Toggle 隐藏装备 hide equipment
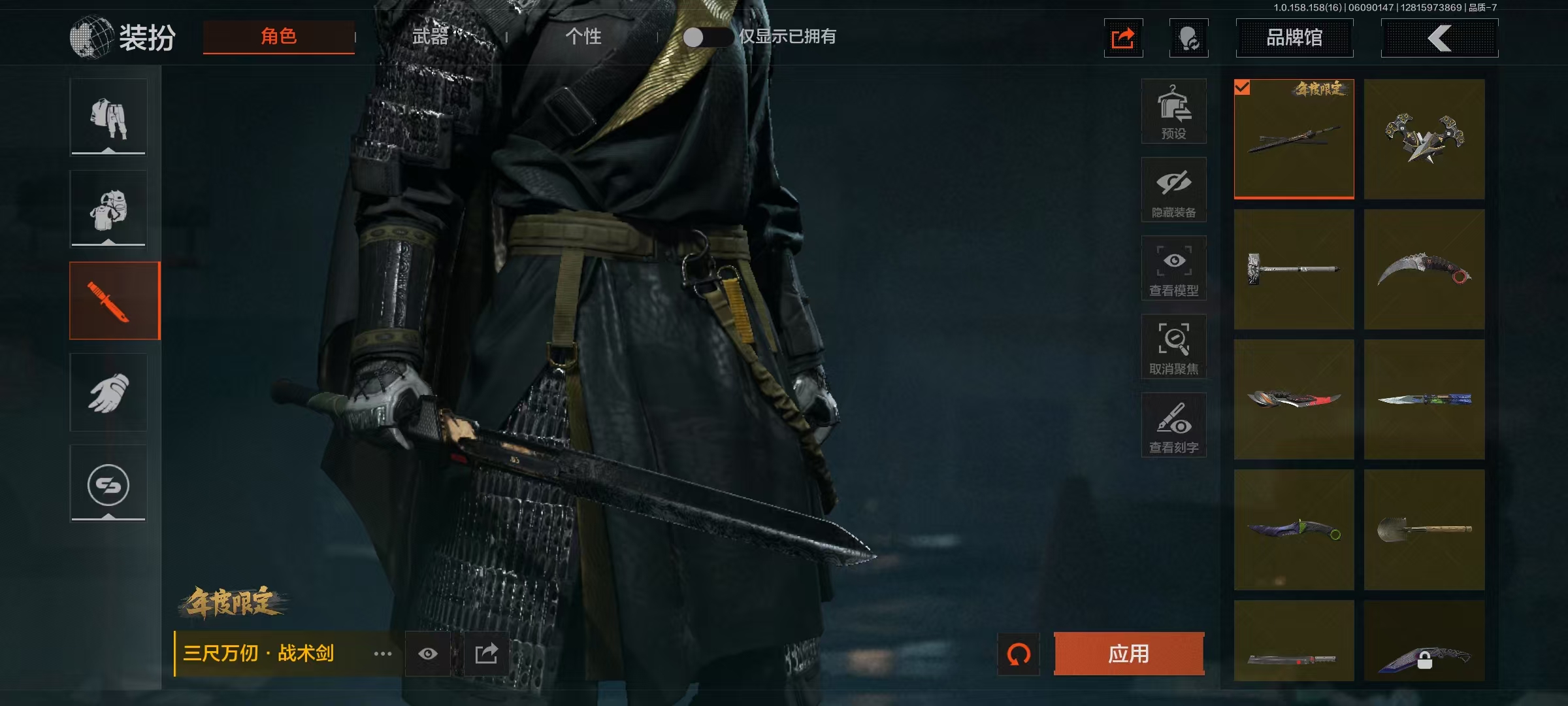Image resolution: width=1568 pixels, height=706 pixels. coord(1173,190)
